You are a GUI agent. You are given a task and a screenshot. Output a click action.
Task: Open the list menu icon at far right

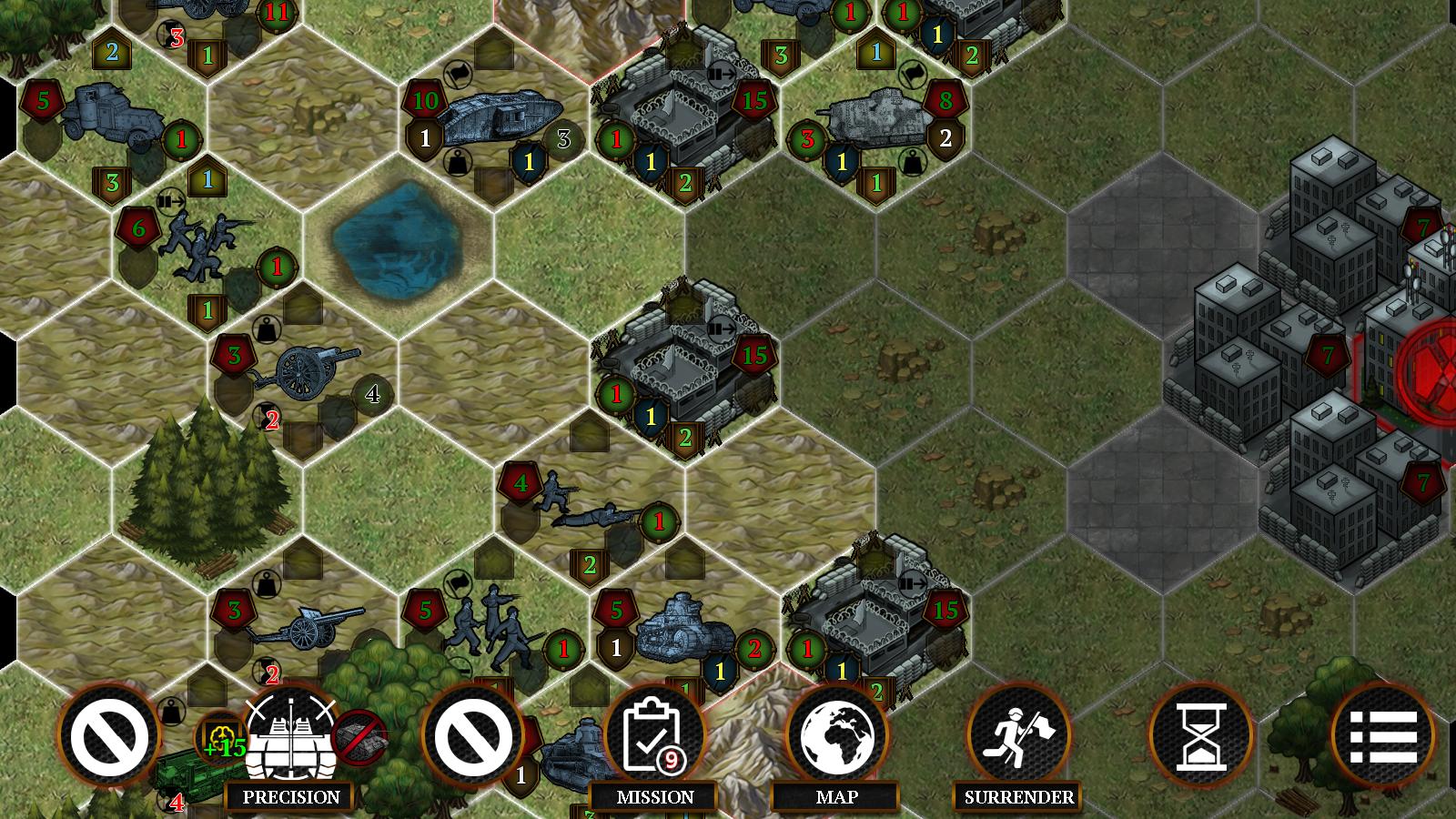(x=1383, y=739)
